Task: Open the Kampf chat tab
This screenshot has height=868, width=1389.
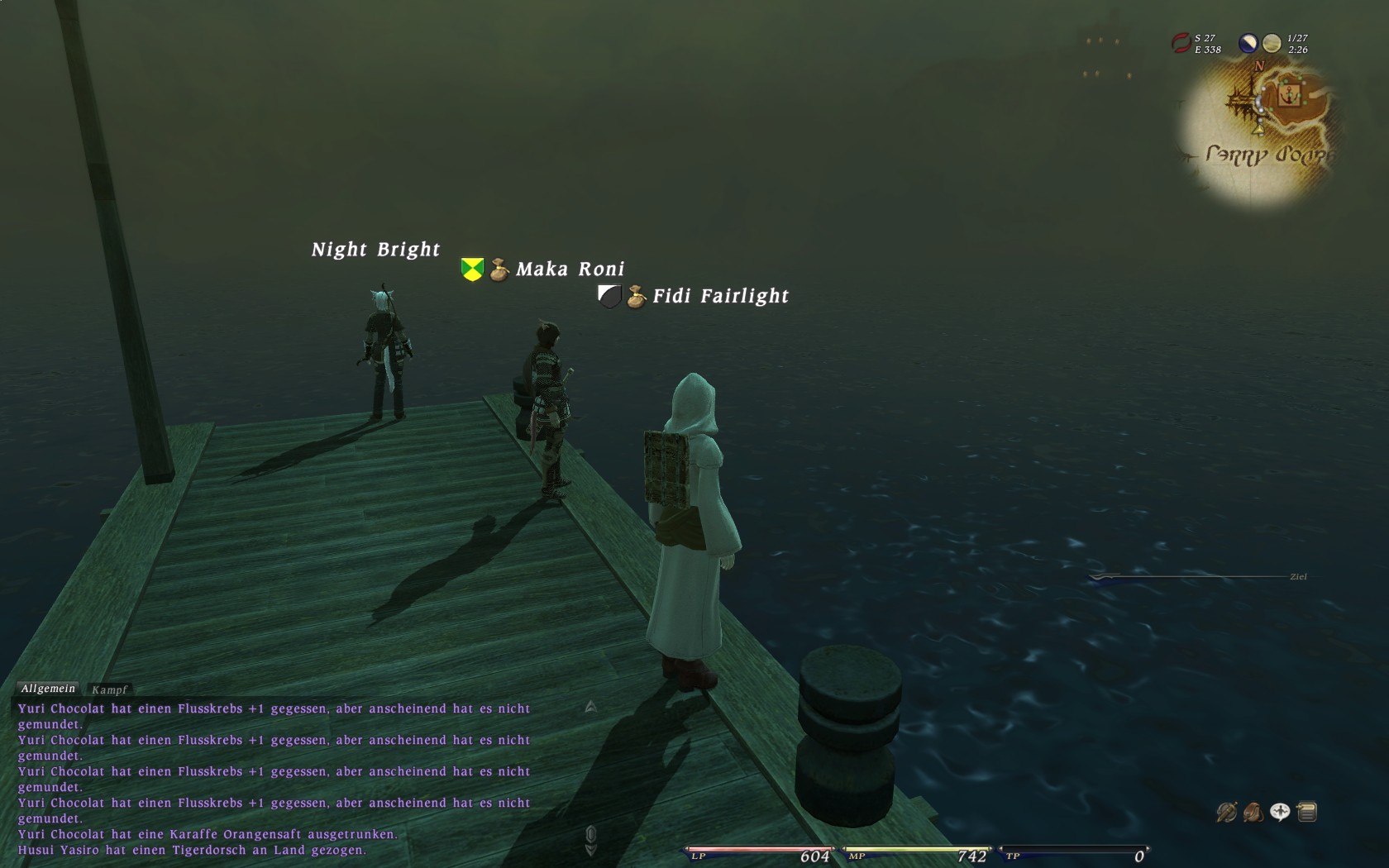Action: pos(109,689)
